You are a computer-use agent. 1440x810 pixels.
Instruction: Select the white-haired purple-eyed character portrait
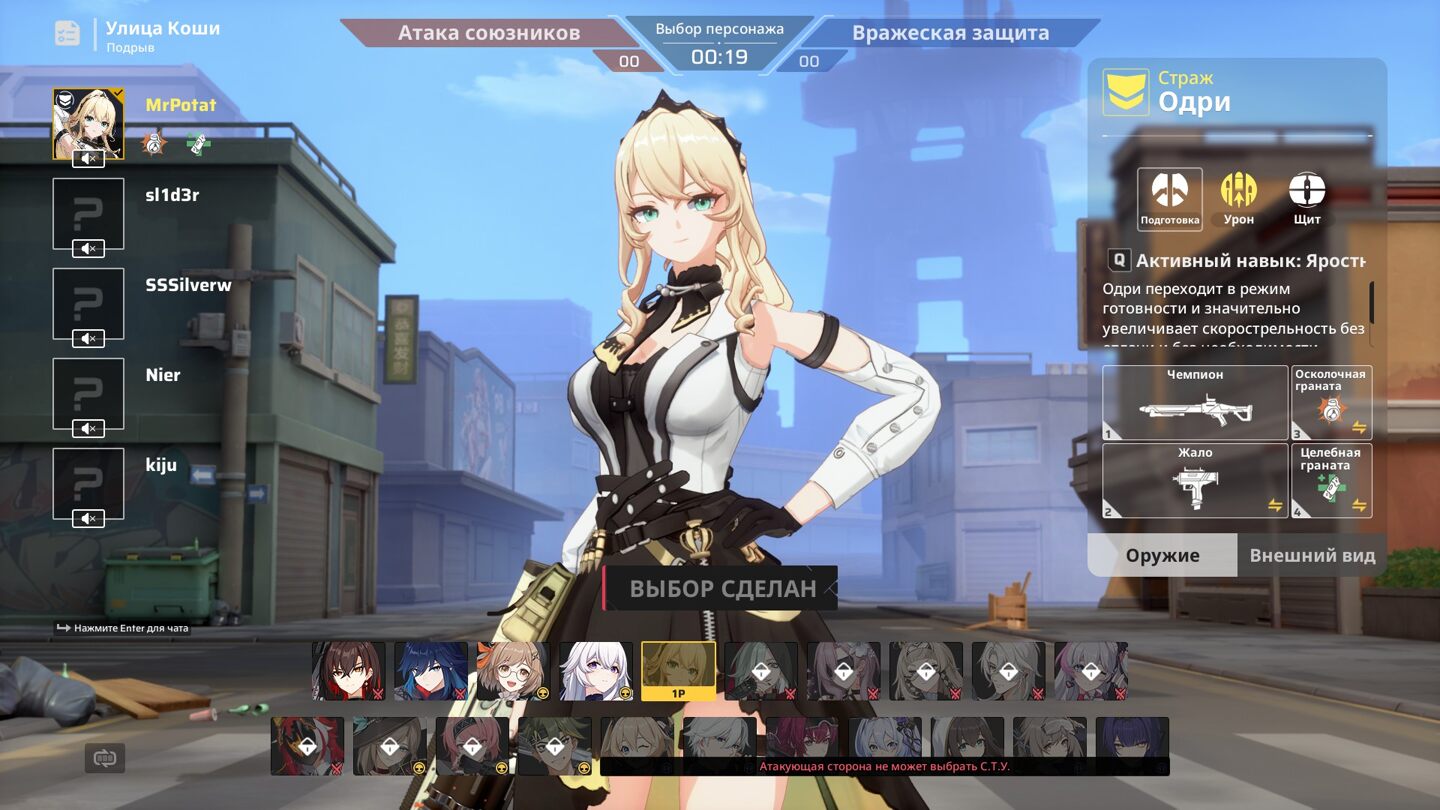[x=596, y=671]
